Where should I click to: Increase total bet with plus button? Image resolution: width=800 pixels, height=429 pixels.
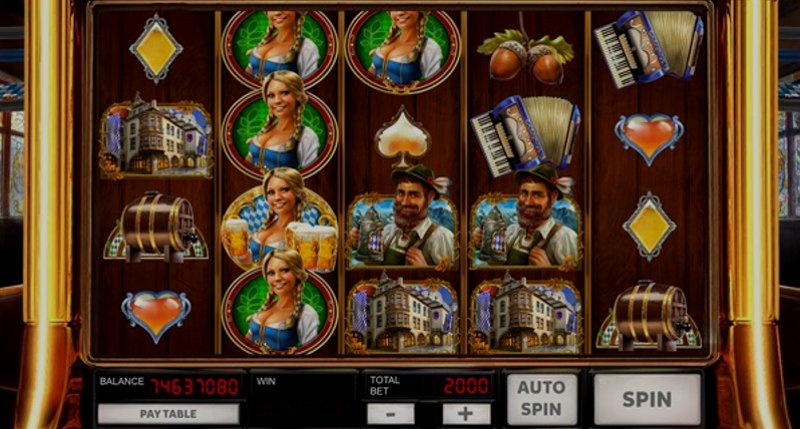click(466, 413)
